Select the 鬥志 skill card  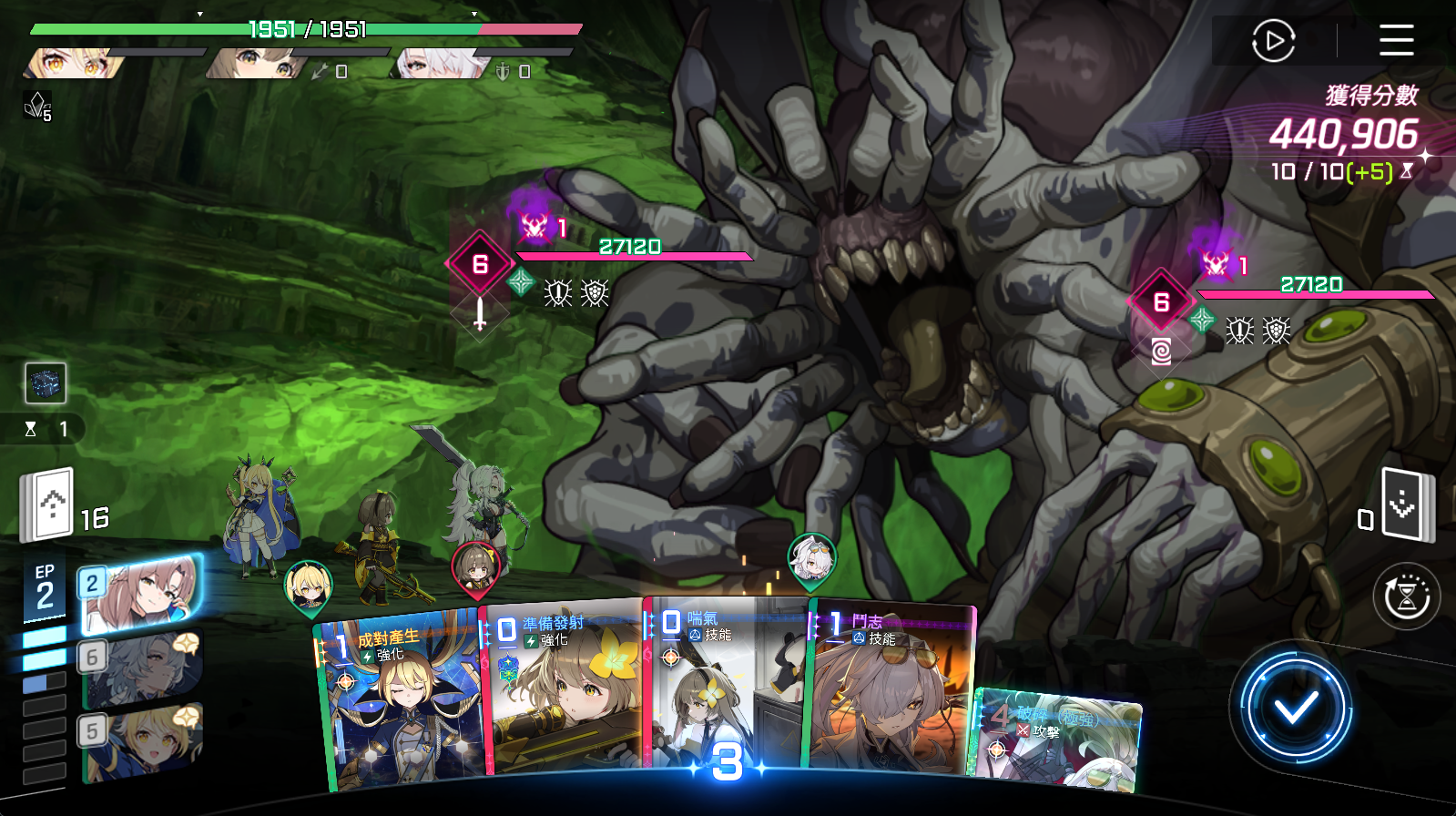point(888,692)
